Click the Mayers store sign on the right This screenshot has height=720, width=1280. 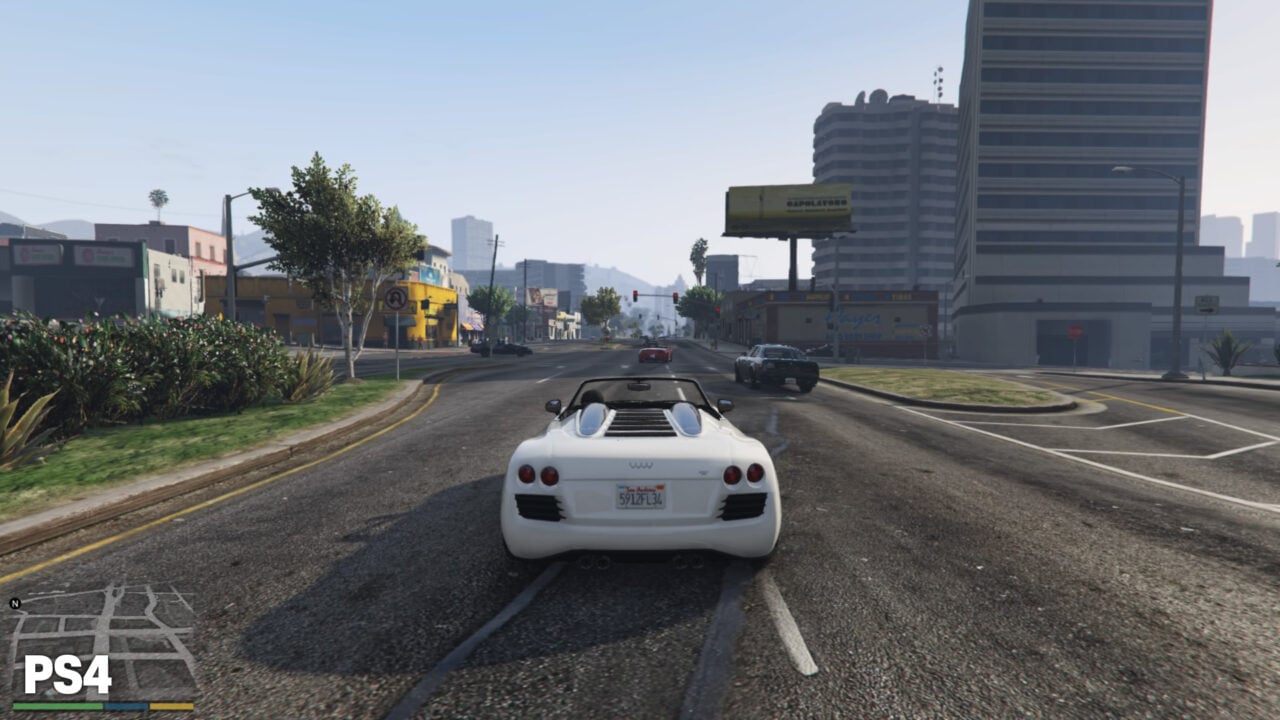click(x=852, y=317)
